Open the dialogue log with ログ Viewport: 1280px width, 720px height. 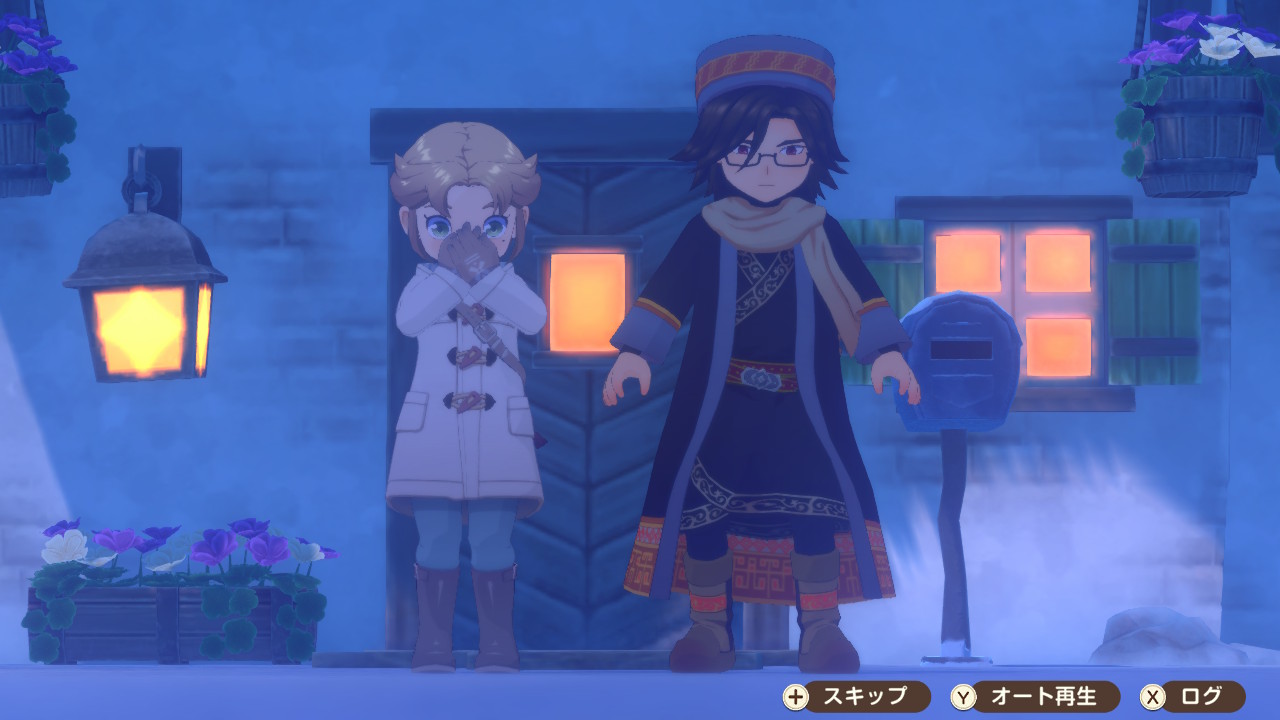pyautogui.click(x=1193, y=696)
